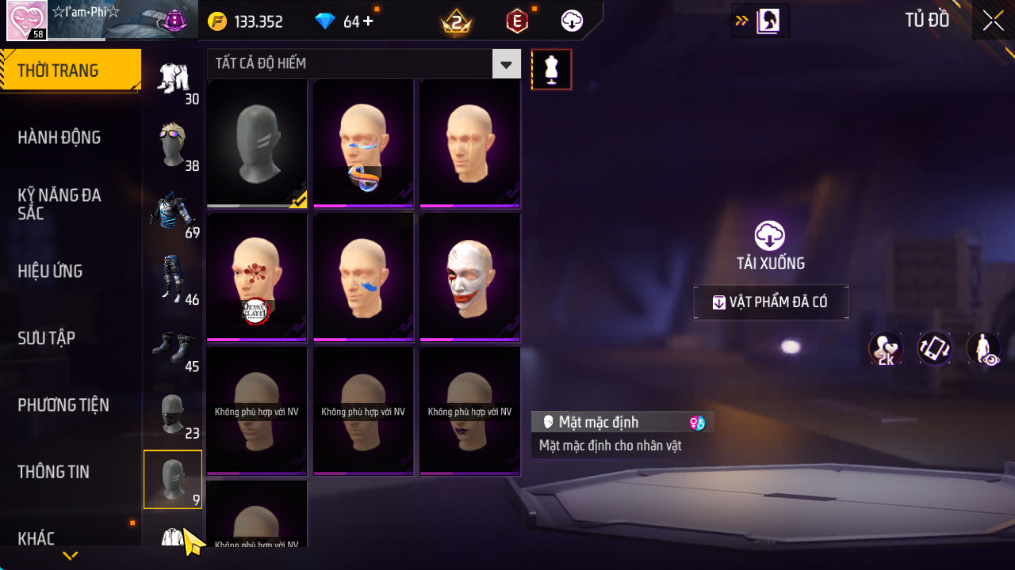The height and width of the screenshot is (570, 1015).
Task: Select the KỸ NĂNG ĐA SẮC tab
Action: (60, 204)
